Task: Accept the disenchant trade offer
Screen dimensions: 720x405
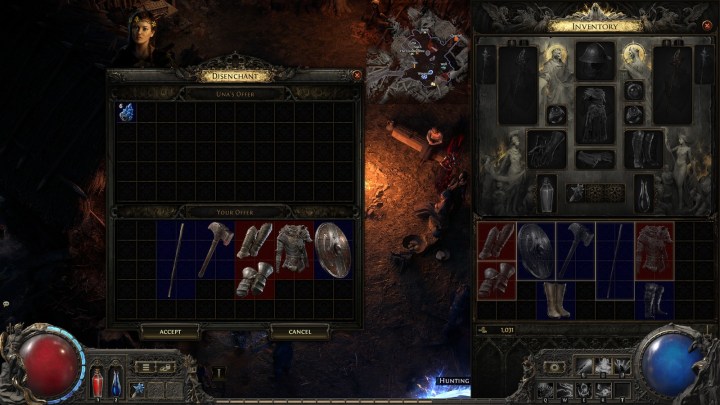Action: [x=170, y=331]
